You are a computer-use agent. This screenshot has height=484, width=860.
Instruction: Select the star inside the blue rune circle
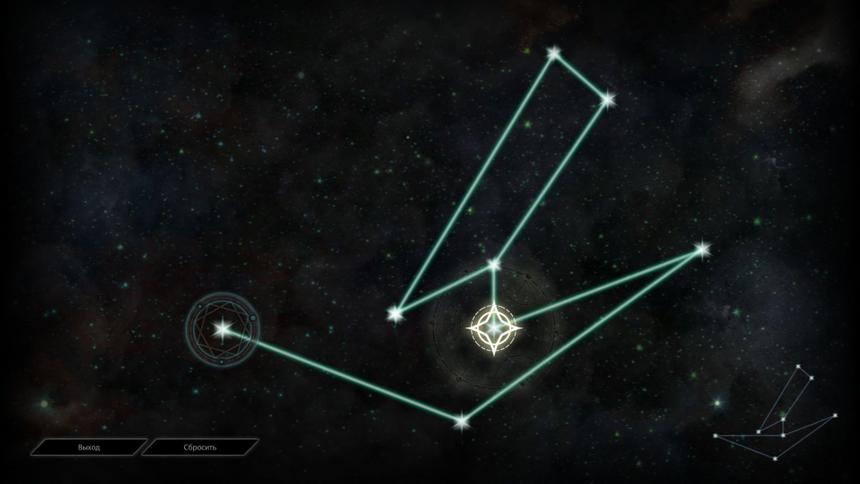coord(222,327)
